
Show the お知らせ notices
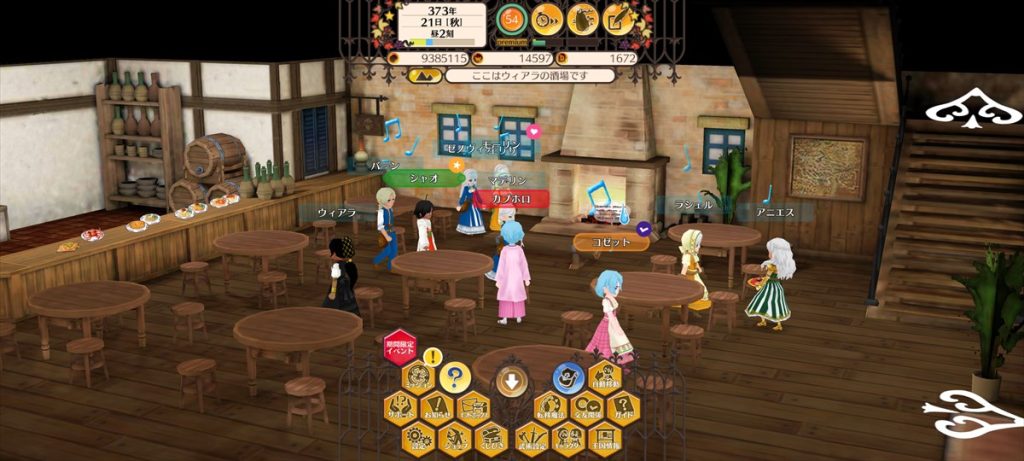(437, 408)
